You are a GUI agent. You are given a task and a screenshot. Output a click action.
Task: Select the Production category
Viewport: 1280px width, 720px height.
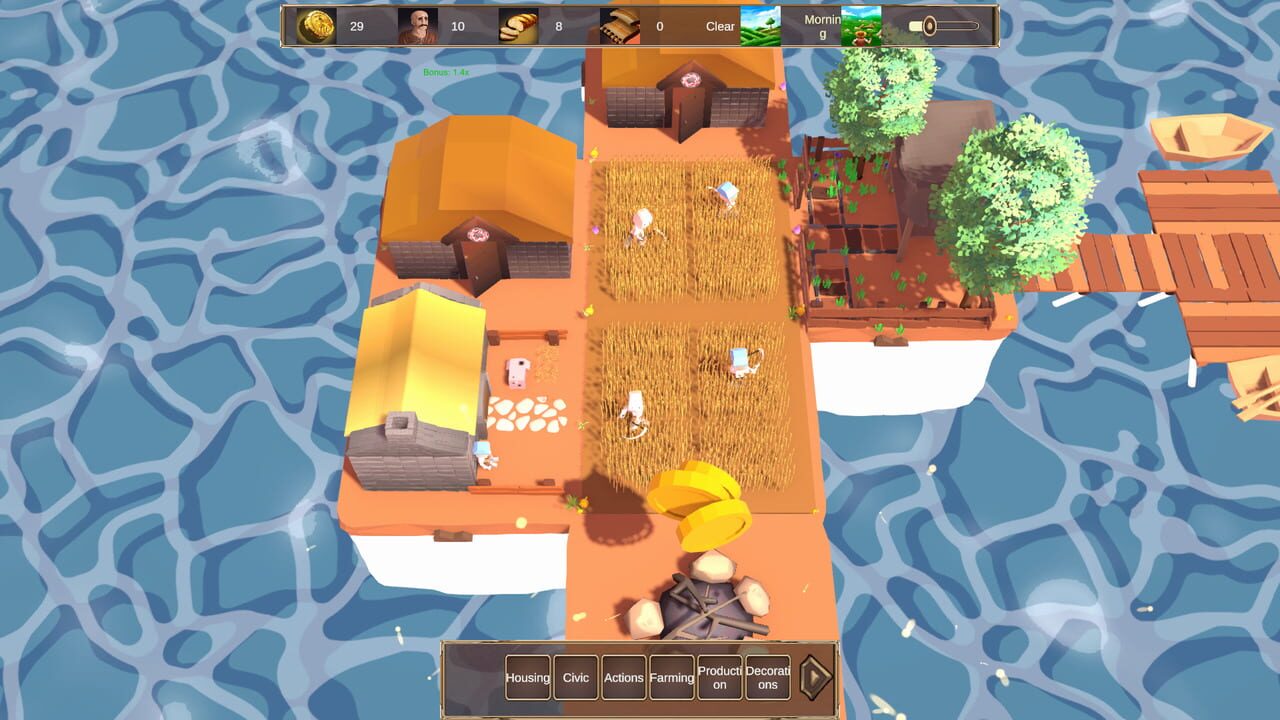[x=719, y=677]
